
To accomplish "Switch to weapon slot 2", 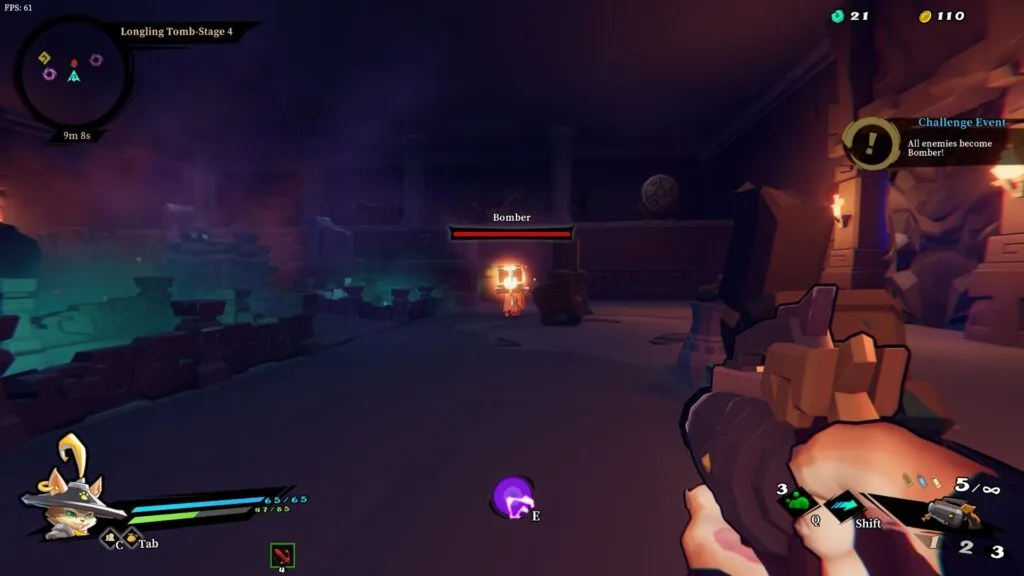I will point(966,547).
